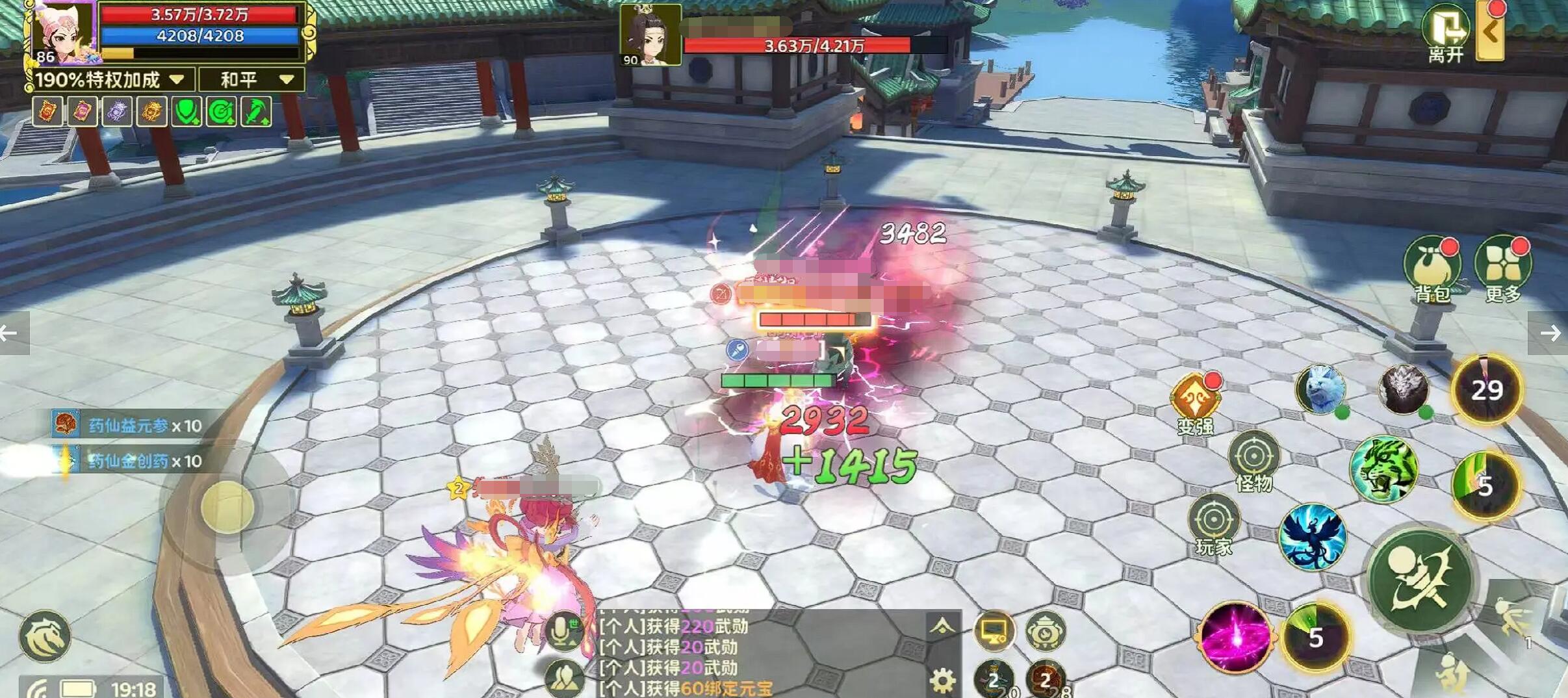
Task: Tap the 离开 leave button
Action: point(1445,32)
